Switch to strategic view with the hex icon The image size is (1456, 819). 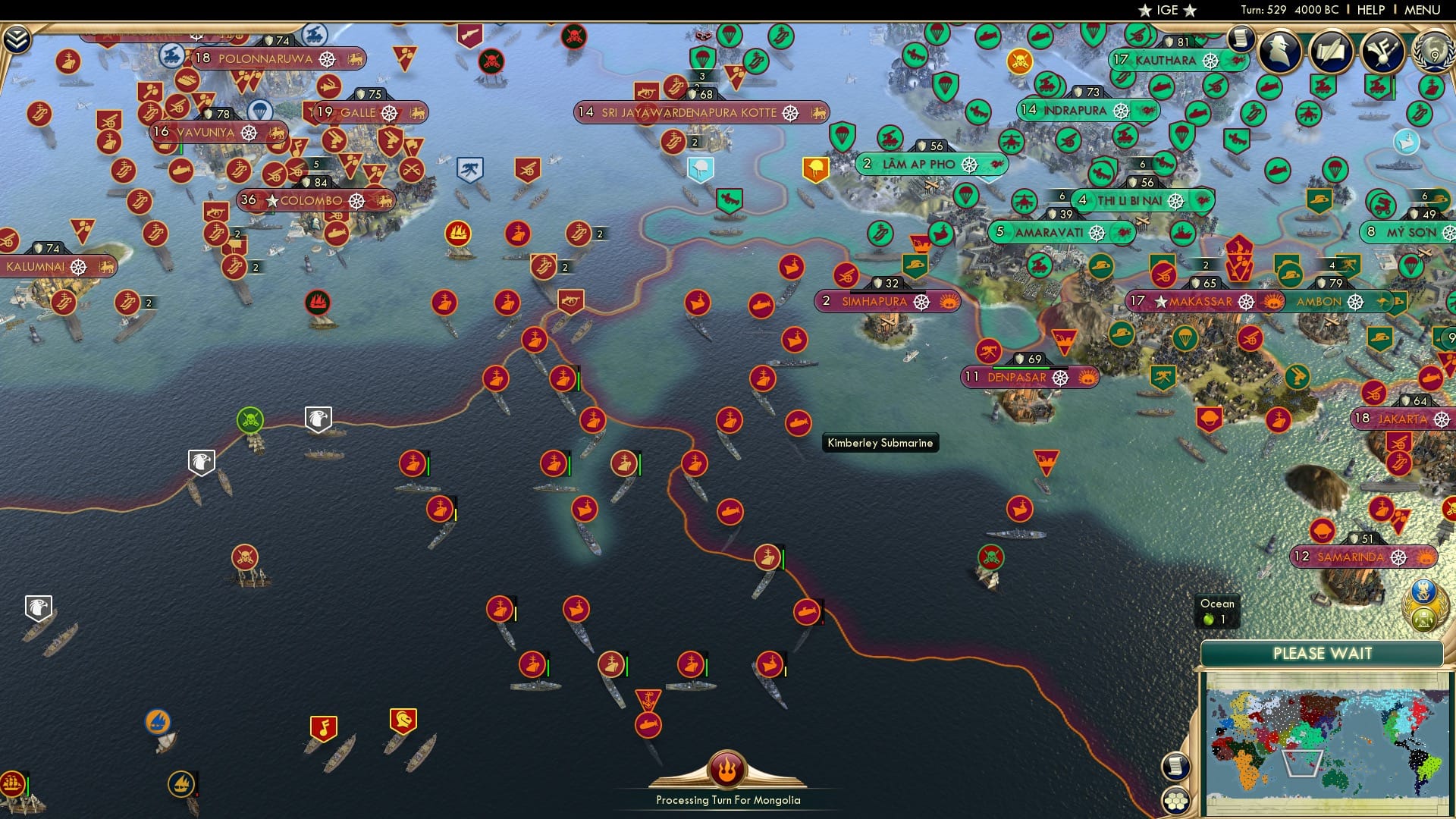[x=1176, y=800]
